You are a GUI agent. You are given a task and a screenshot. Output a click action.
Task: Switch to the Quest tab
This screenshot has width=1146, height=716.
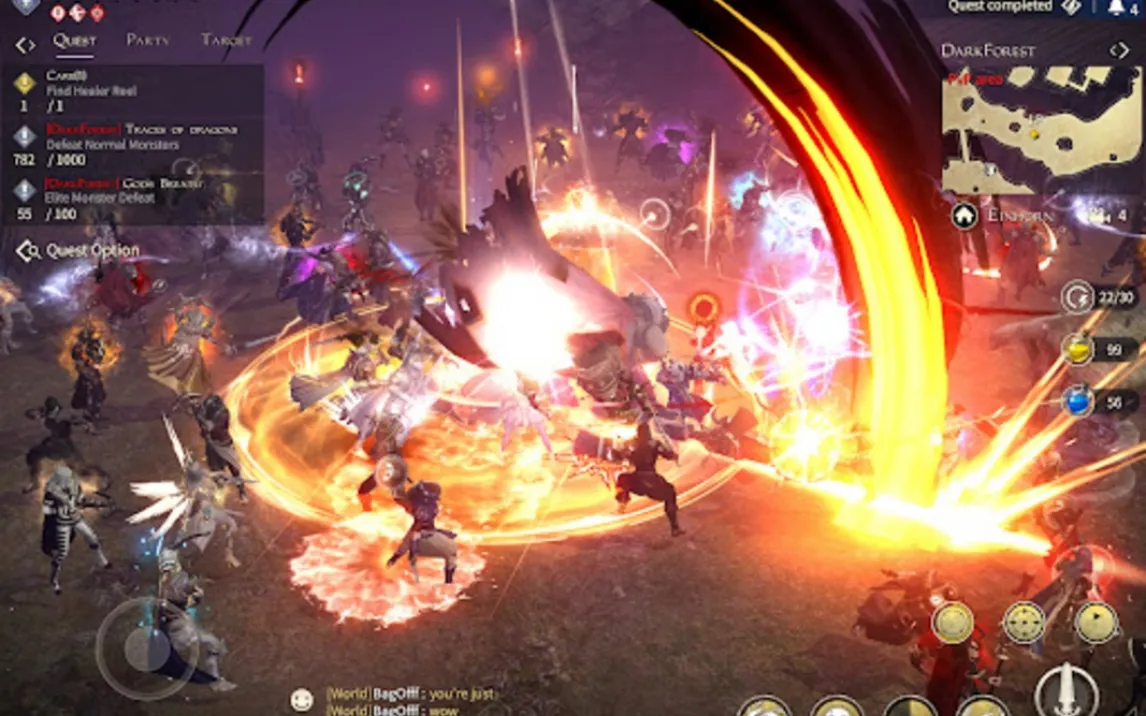tap(75, 41)
